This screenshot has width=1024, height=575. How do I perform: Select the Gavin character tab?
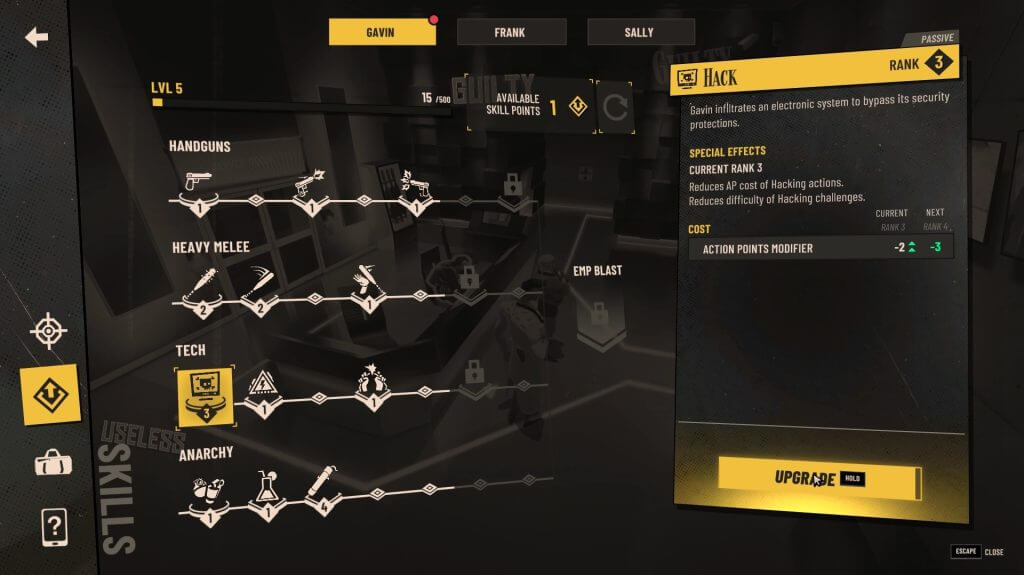point(382,32)
